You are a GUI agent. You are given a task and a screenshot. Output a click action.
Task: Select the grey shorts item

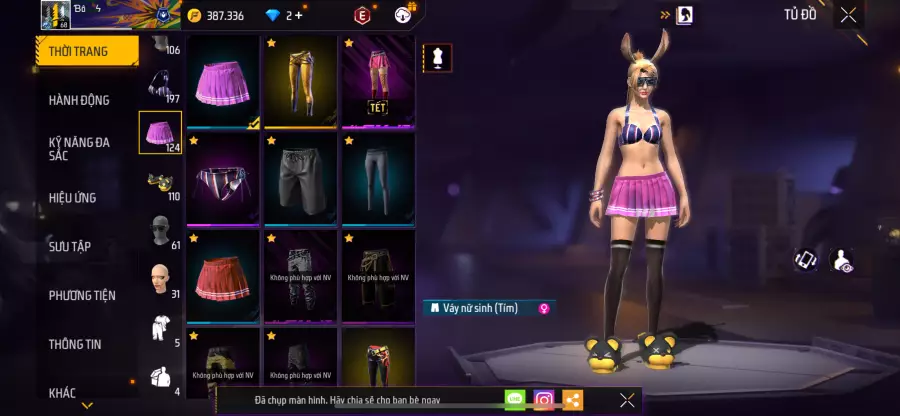click(x=300, y=178)
